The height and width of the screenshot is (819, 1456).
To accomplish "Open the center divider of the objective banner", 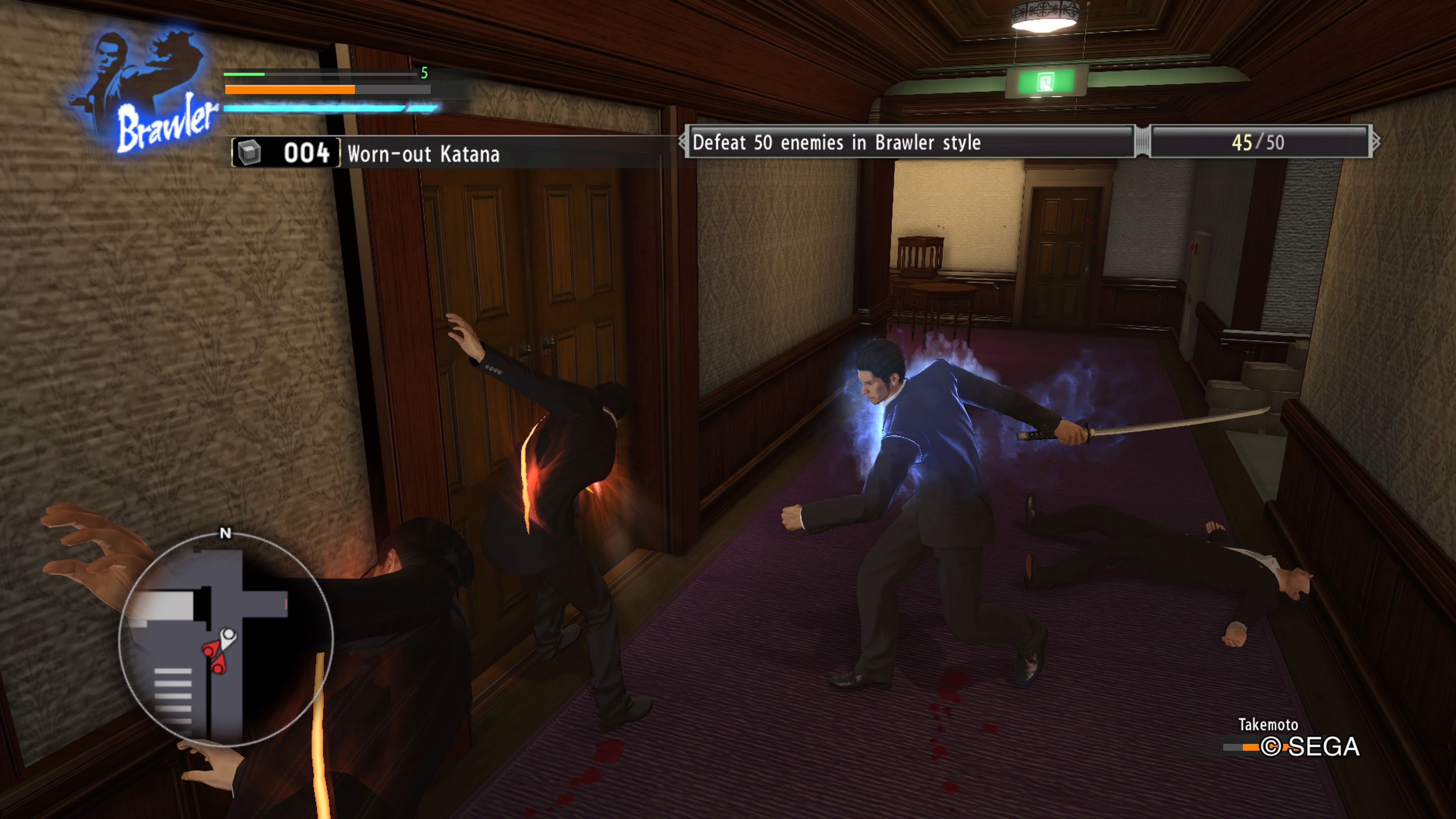I will [1140, 143].
